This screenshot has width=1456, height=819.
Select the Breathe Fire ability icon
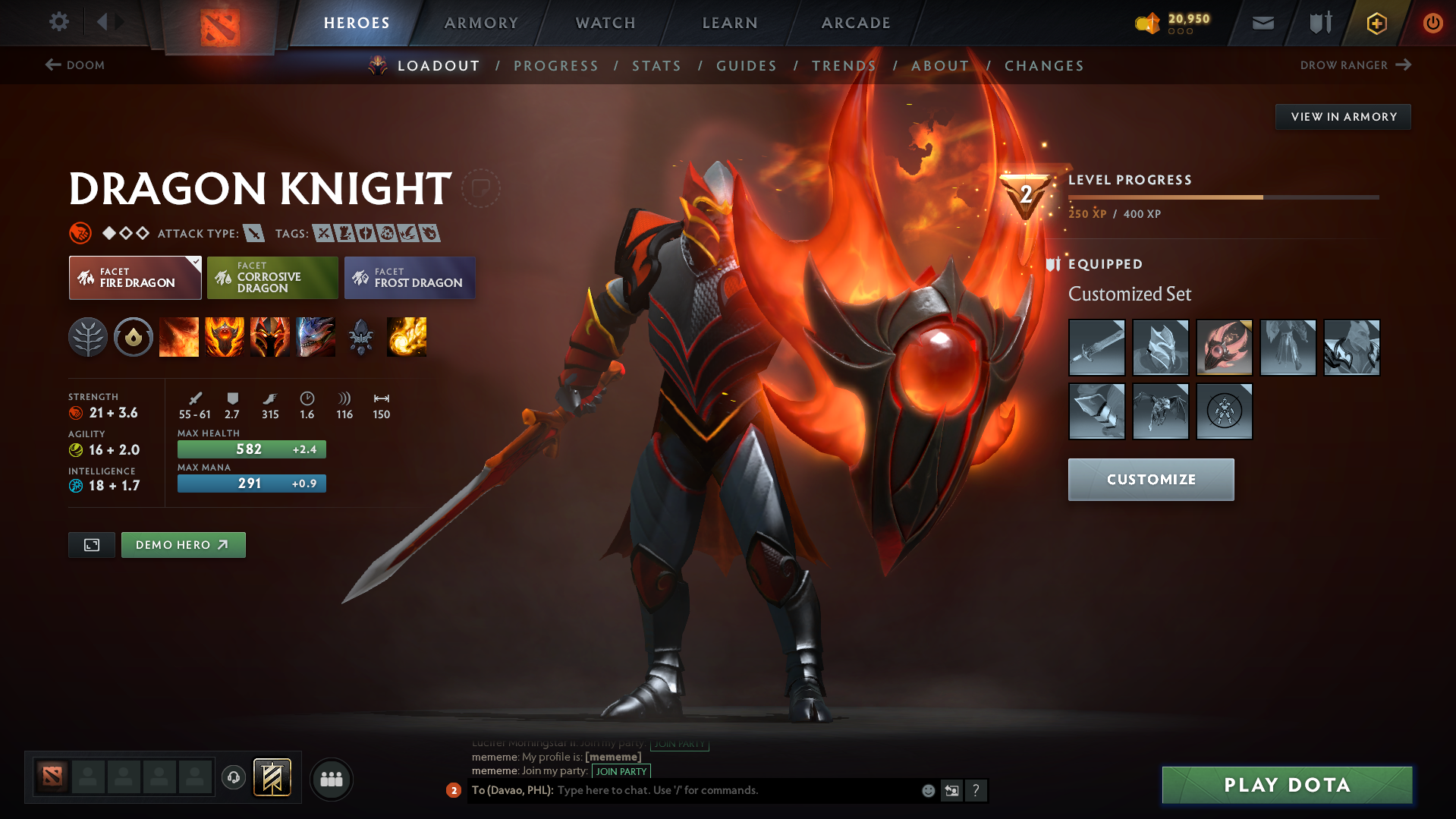coord(179,337)
